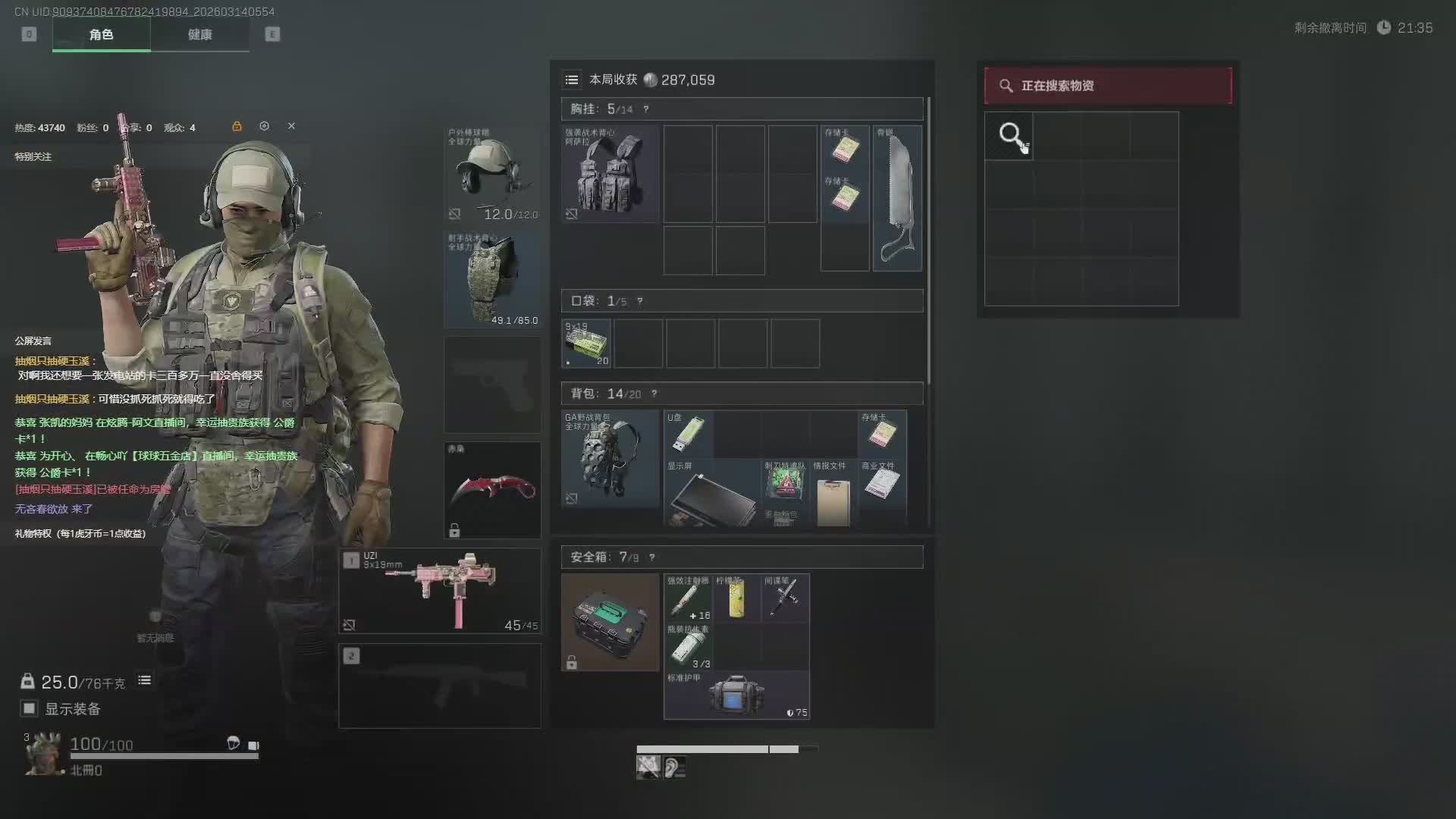Open the 本局收获 list icon
Screen dimensions: 1456x819
tap(572, 80)
